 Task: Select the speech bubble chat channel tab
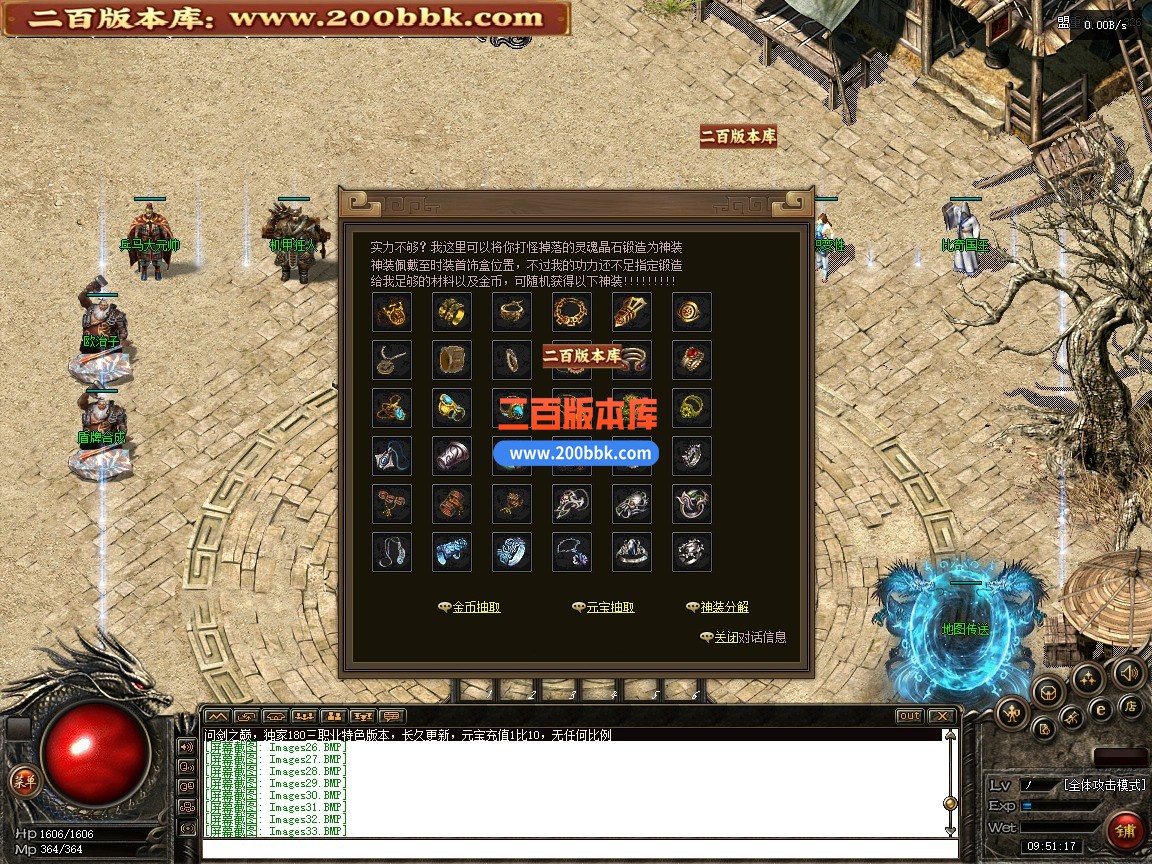(x=391, y=716)
